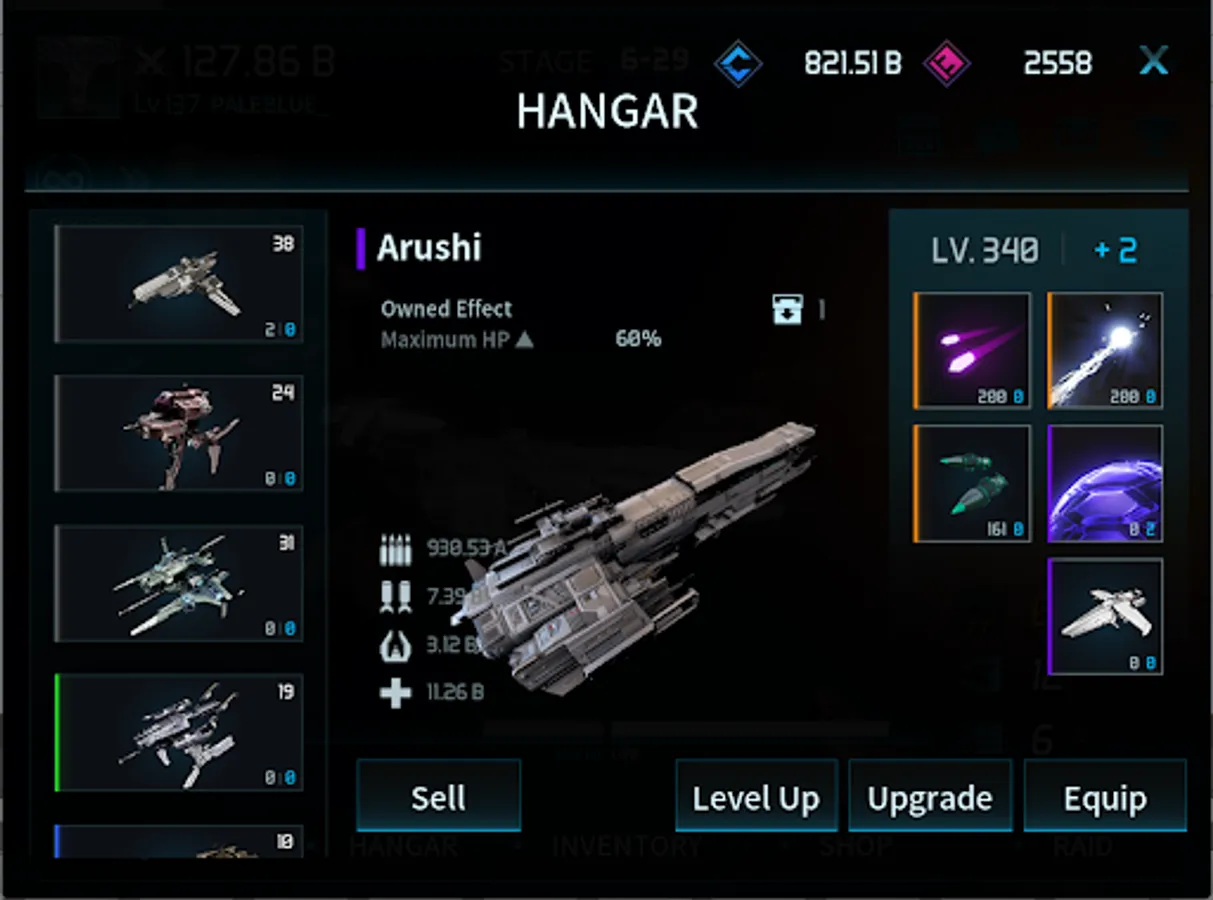Select the white energy beam equipment slot
1213x900 pixels.
point(1105,350)
